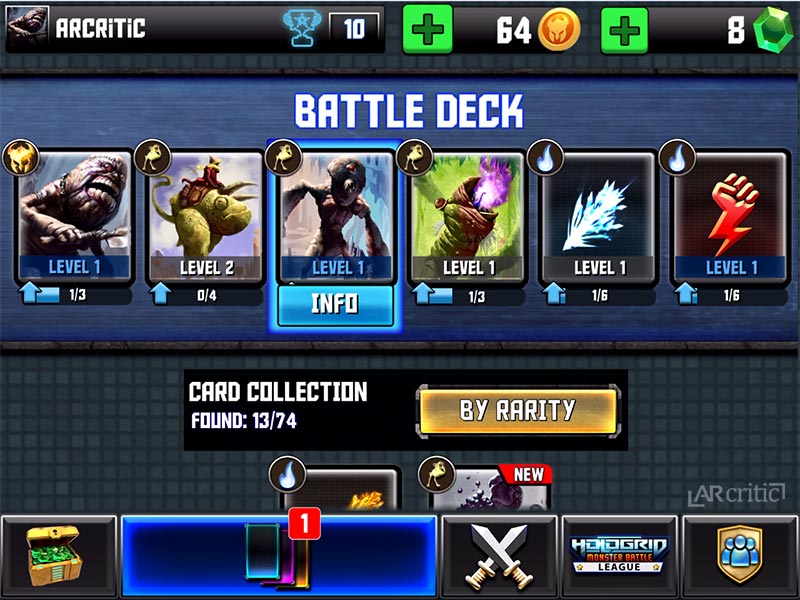Go to the crossed swords battle tab
Image resolution: width=800 pixels, height=600 pixels.
tap(499, 557)
